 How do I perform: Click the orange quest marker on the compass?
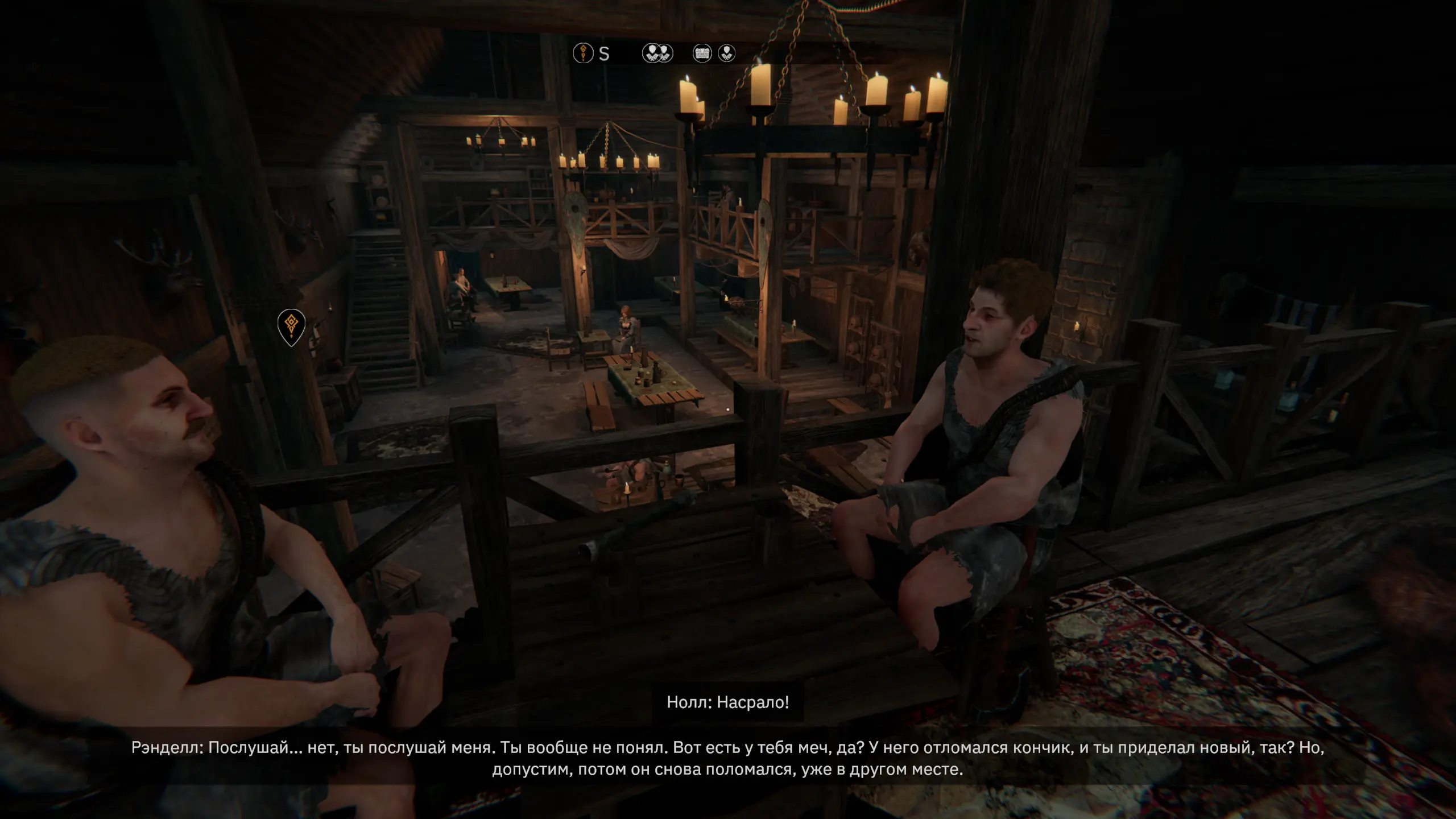point(583,53)
